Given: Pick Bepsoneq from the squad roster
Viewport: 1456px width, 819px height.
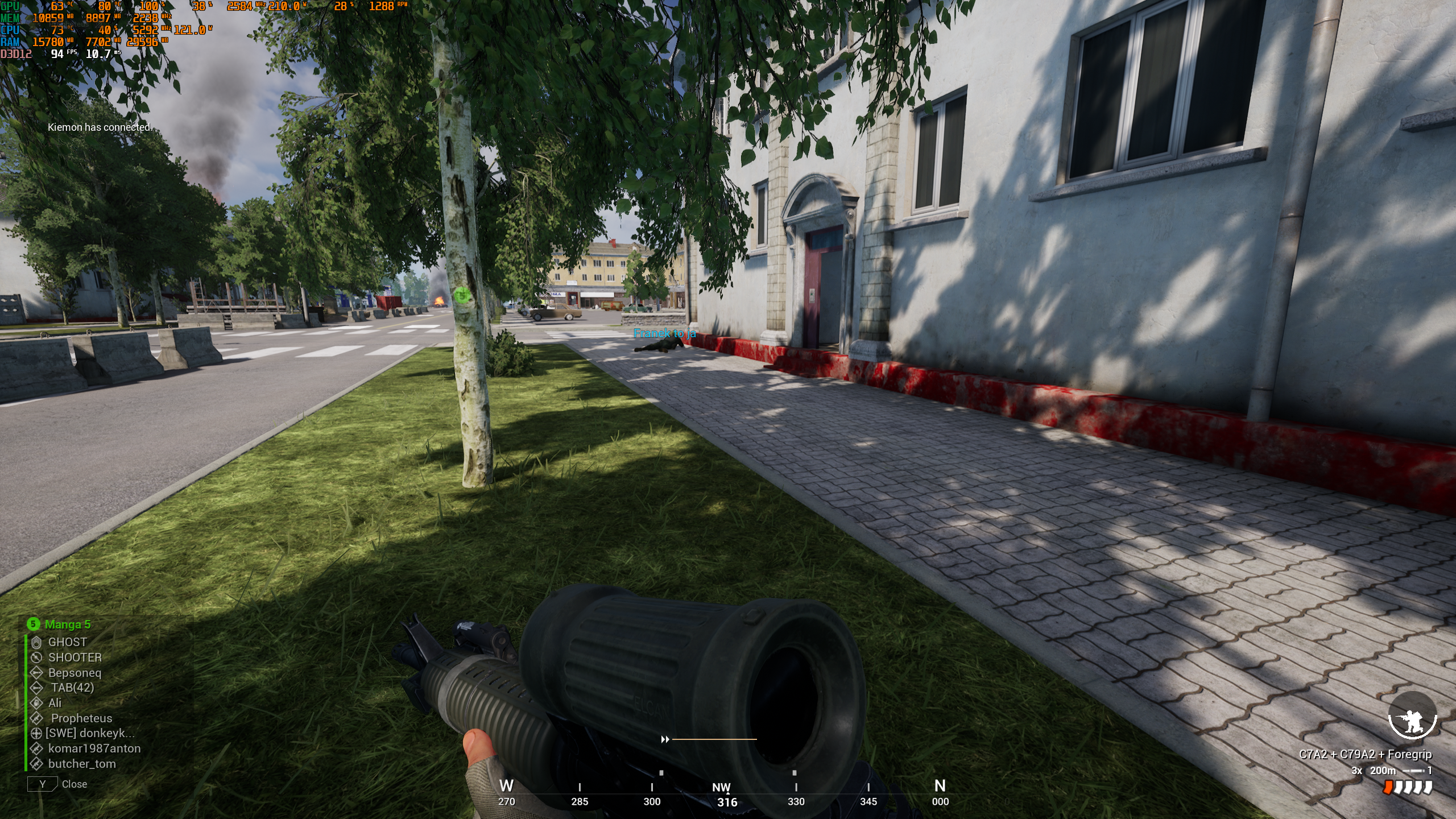Looking at the screenshot, I should (x=75, y=673).
